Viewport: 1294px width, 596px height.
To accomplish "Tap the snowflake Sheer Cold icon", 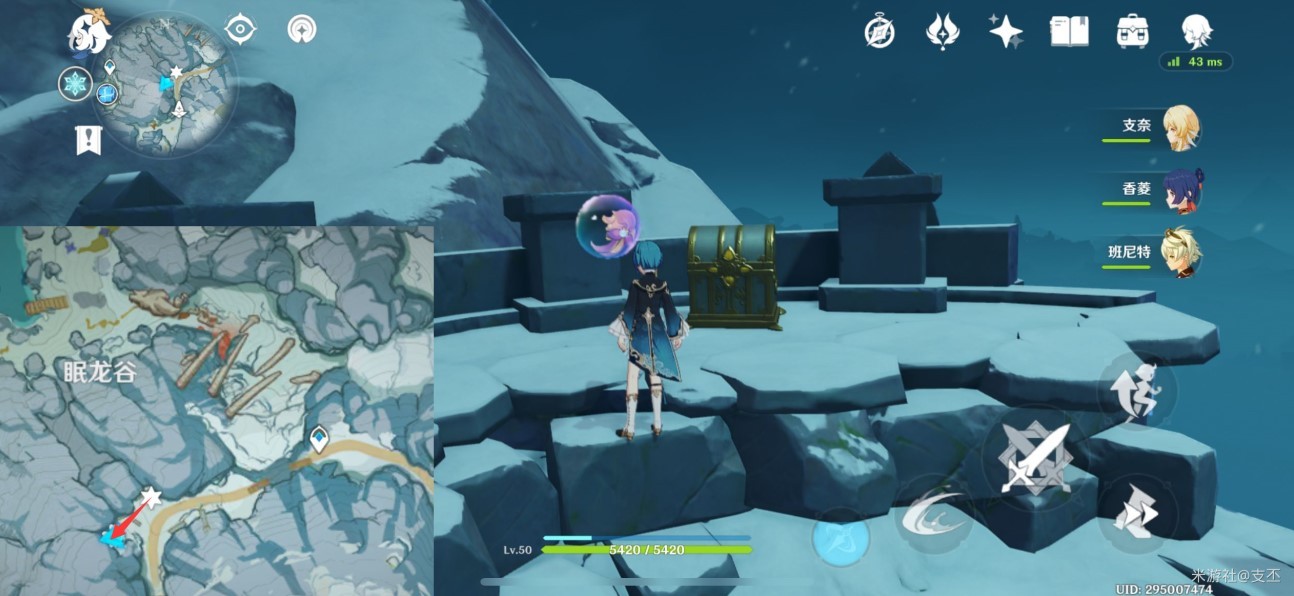I will (x=75, y=83).
